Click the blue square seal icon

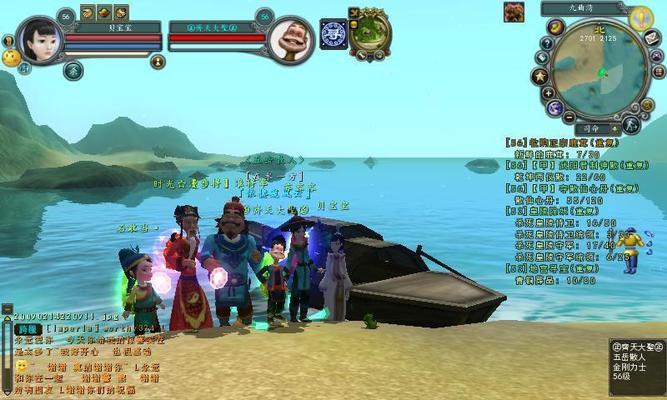[x=333, y=33]
